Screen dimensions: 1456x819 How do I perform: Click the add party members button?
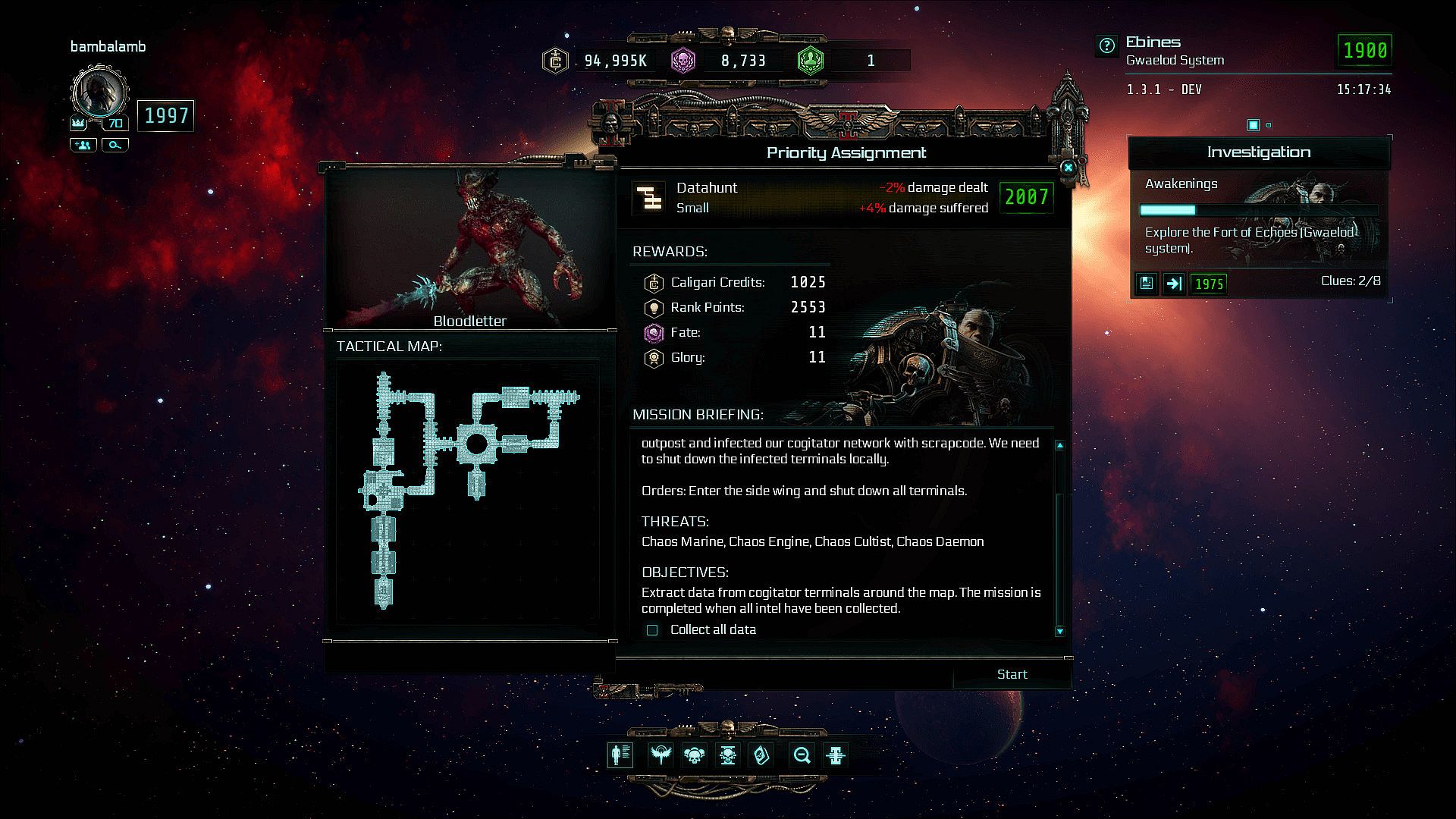(83, 145)
